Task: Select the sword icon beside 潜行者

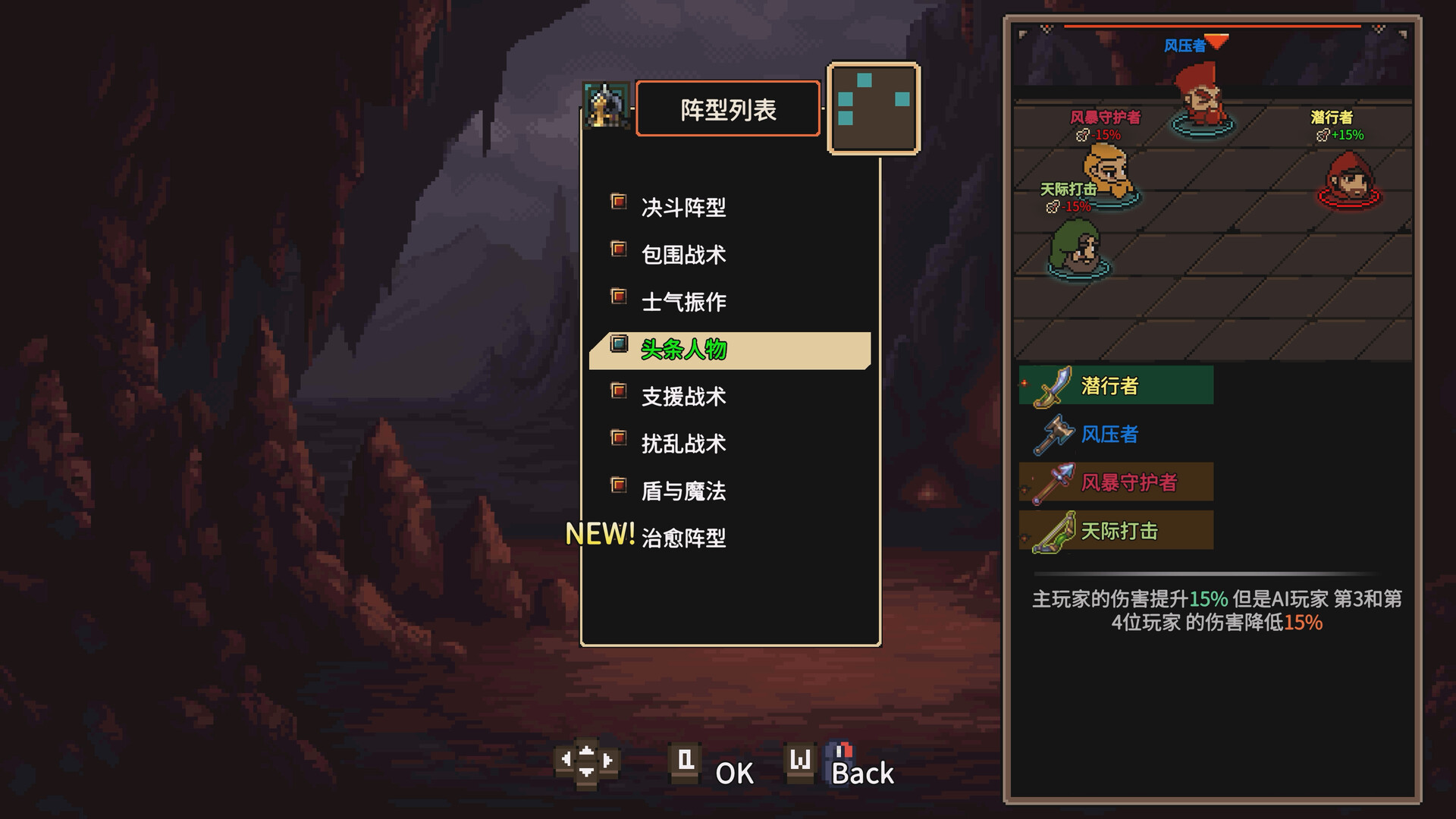Action: pyautogui.click(x=1053, y=385)
